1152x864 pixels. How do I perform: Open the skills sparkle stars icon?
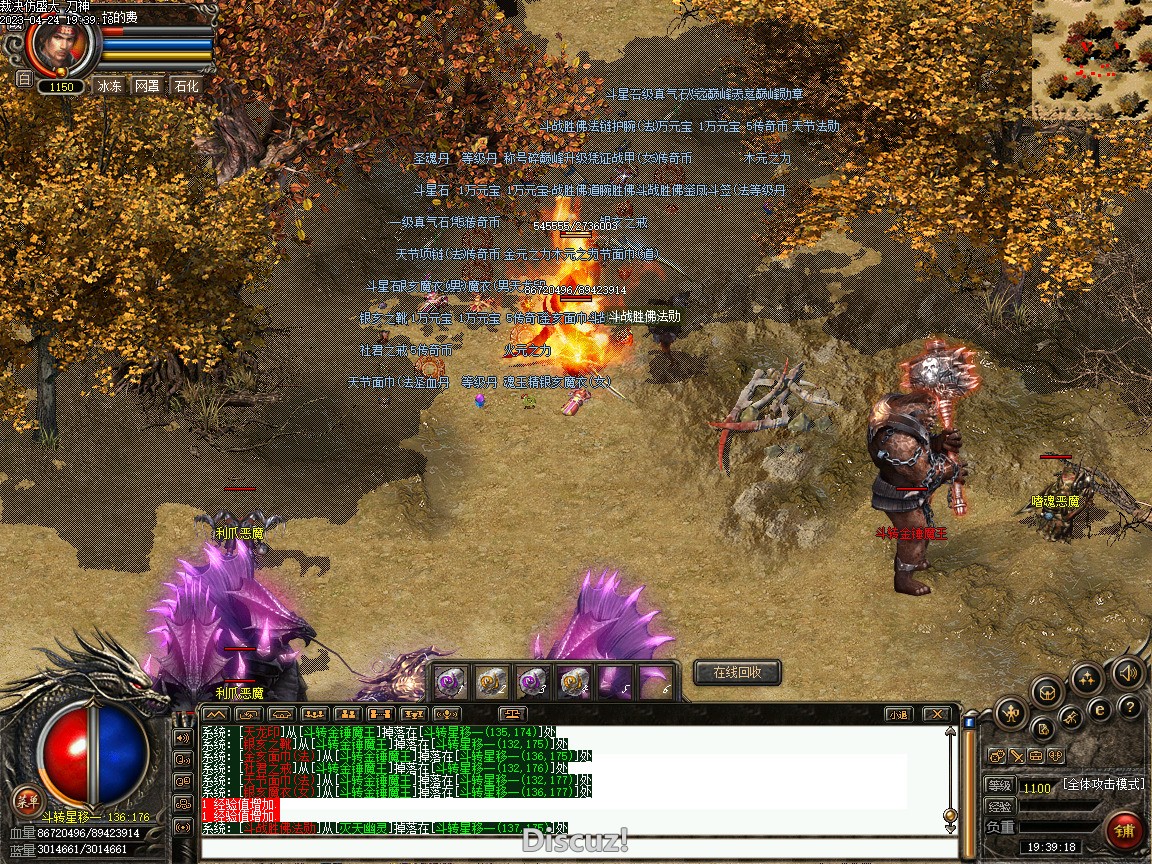[x=1087, y=679]
